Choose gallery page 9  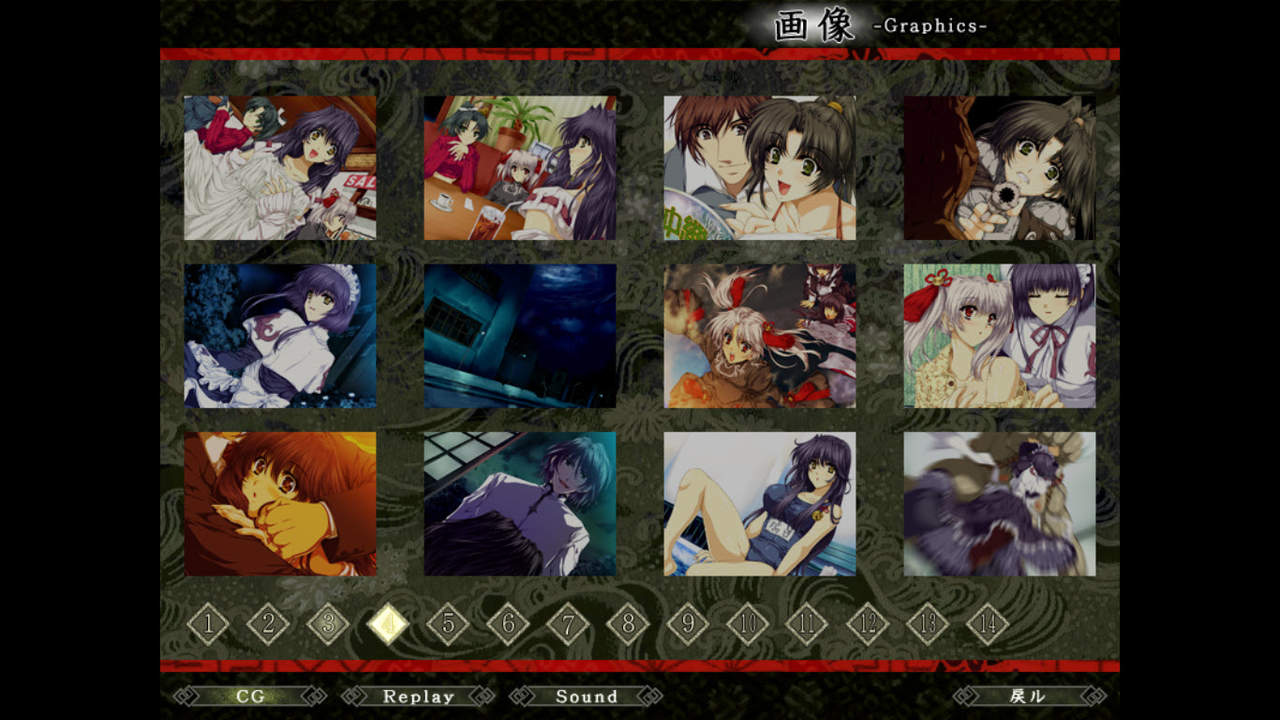click(688, 625)
